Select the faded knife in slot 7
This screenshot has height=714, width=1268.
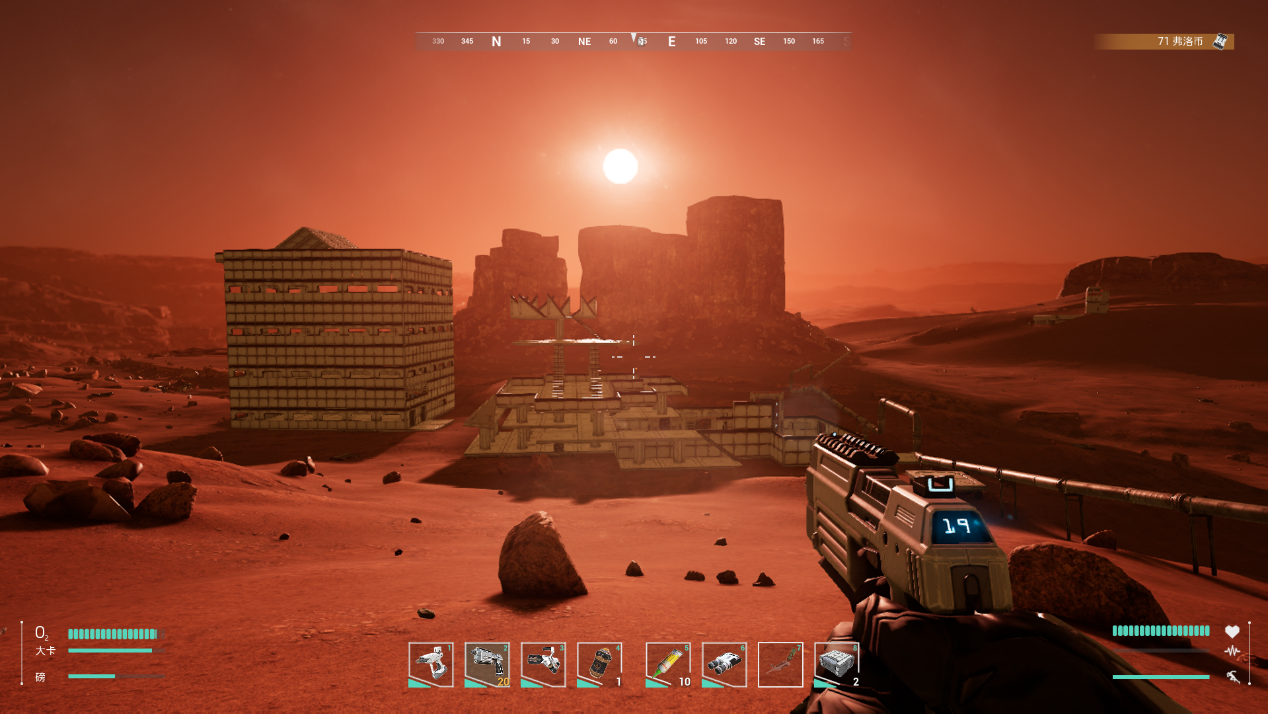(x=780, y=664)
